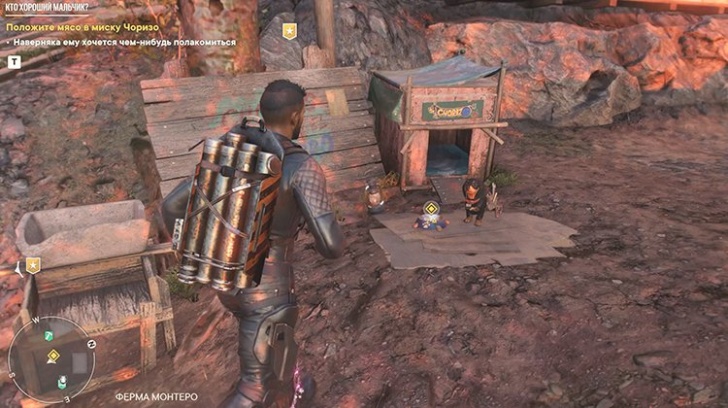Viewport: 728px width, 408px height.
Task: Select the yellow diamond objective marker over the bowl
Action: pyautogui.click(x=431, y=208)
